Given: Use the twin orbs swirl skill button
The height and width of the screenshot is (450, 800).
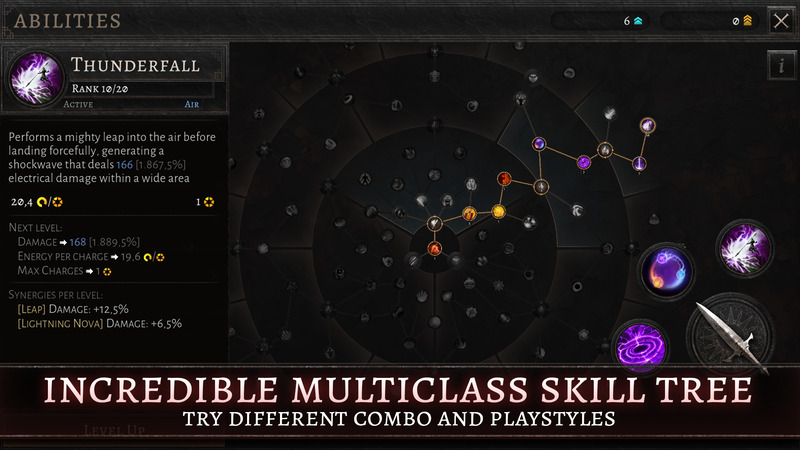Looking at the screenshot, I should (666, 271).
